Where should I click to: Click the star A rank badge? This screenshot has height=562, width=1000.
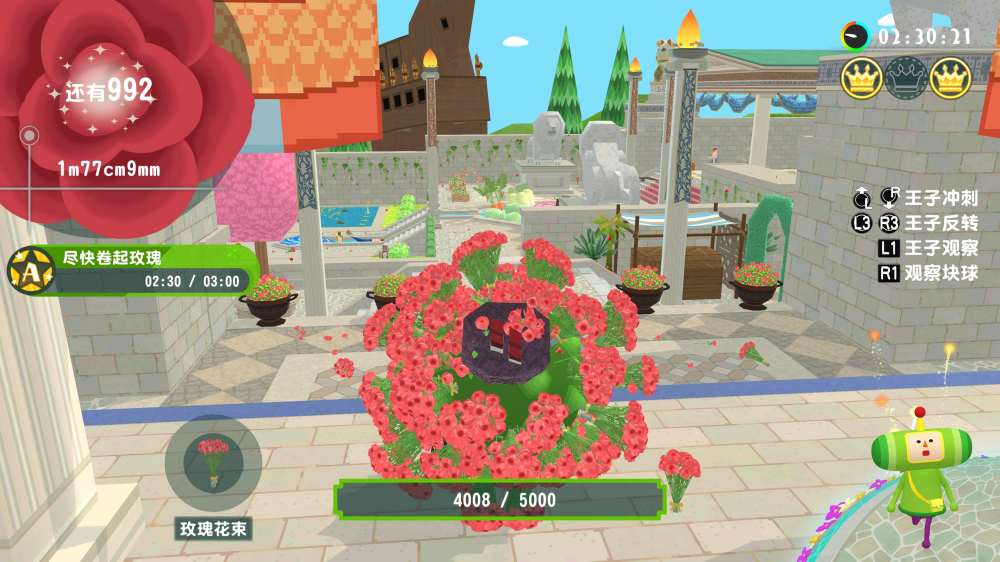click(x=31, y=270)
